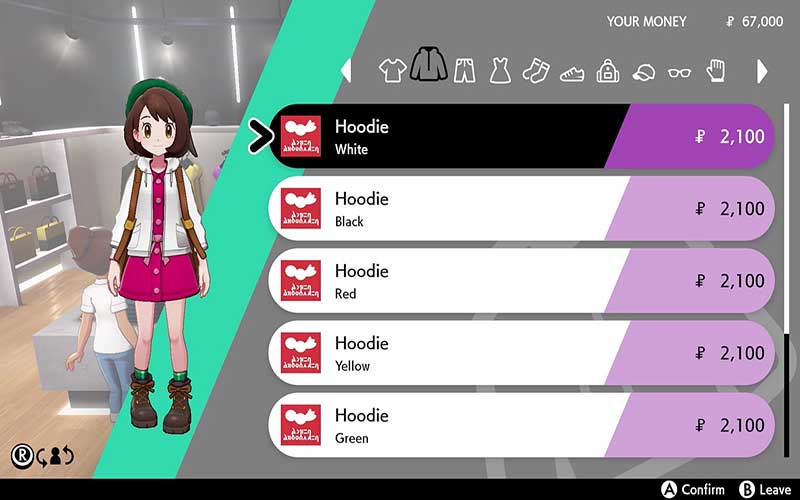Image resolution: width=800 pixels, height=500 pixels.
Task: Open the socks category
Action: [536, 71]
